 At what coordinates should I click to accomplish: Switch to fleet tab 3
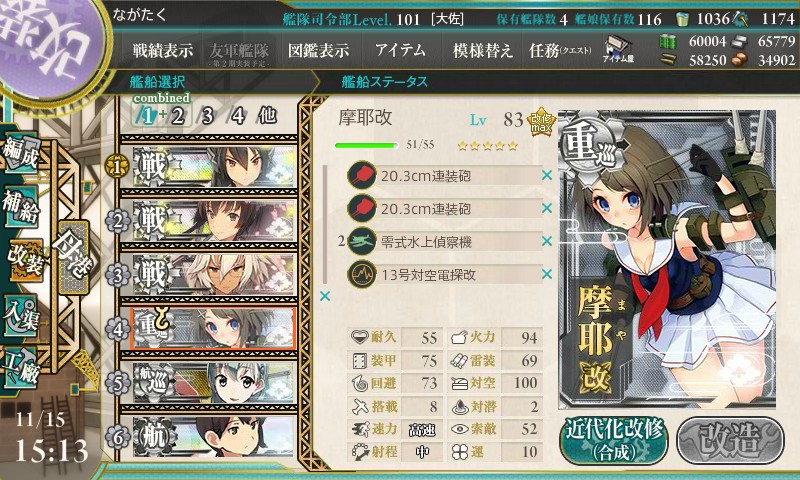coord(209,114)
